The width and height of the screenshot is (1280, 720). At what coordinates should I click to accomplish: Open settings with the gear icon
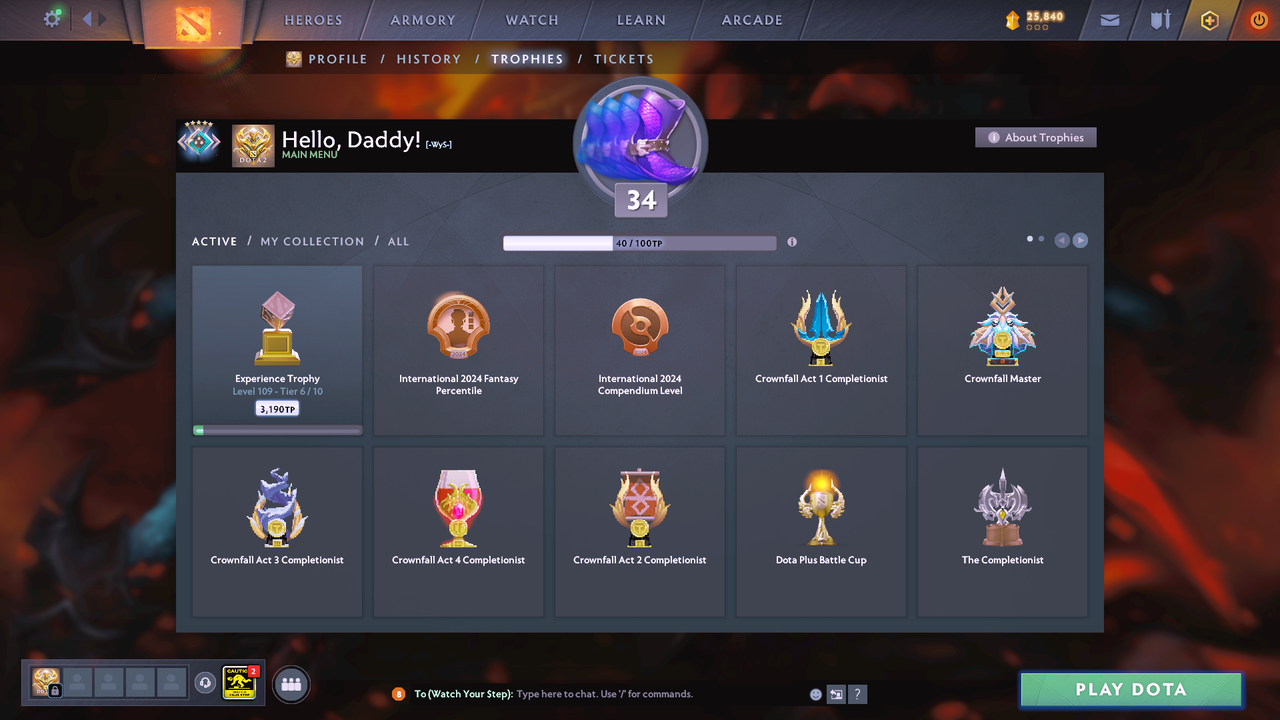click(x=53, y=17)
